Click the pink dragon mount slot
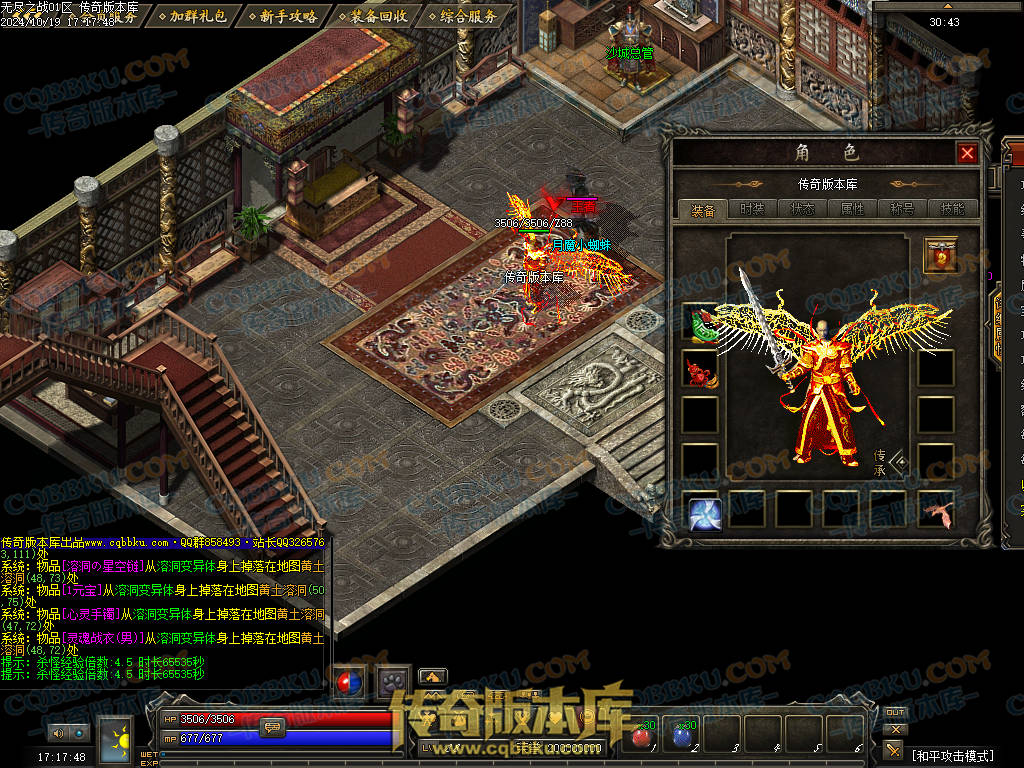Screen dimensions: 1024x768 tap(936, 511)
